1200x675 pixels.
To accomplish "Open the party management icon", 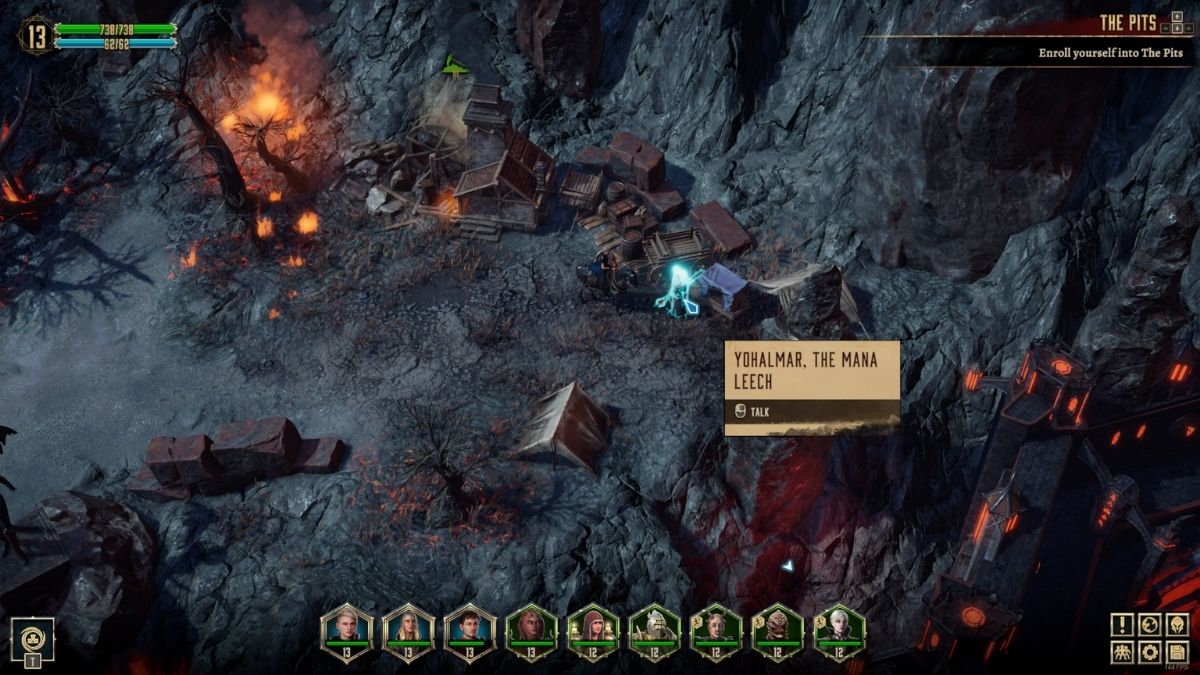I will click(1122, 652).
